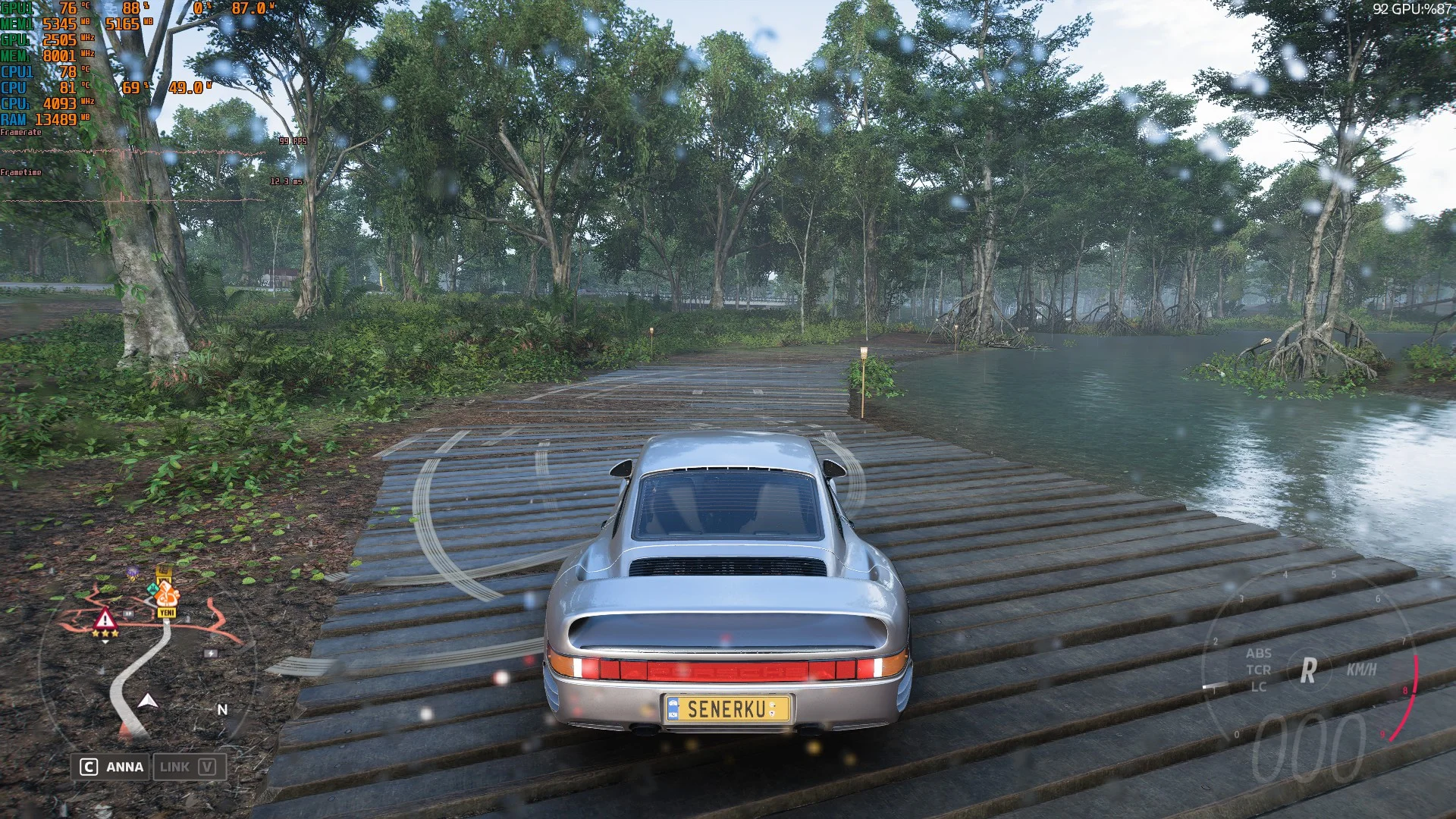Click the red danger sign marker on minimap
Screen dimensions: 1456x819
coord(105,620)
